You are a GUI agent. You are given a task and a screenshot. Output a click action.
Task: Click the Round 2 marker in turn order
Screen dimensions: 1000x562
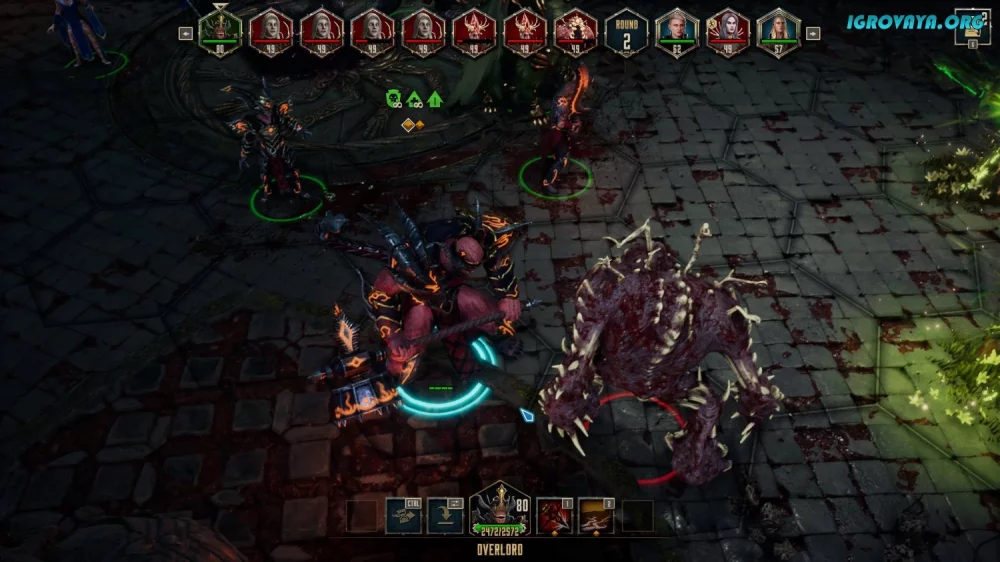click(626, 32)
